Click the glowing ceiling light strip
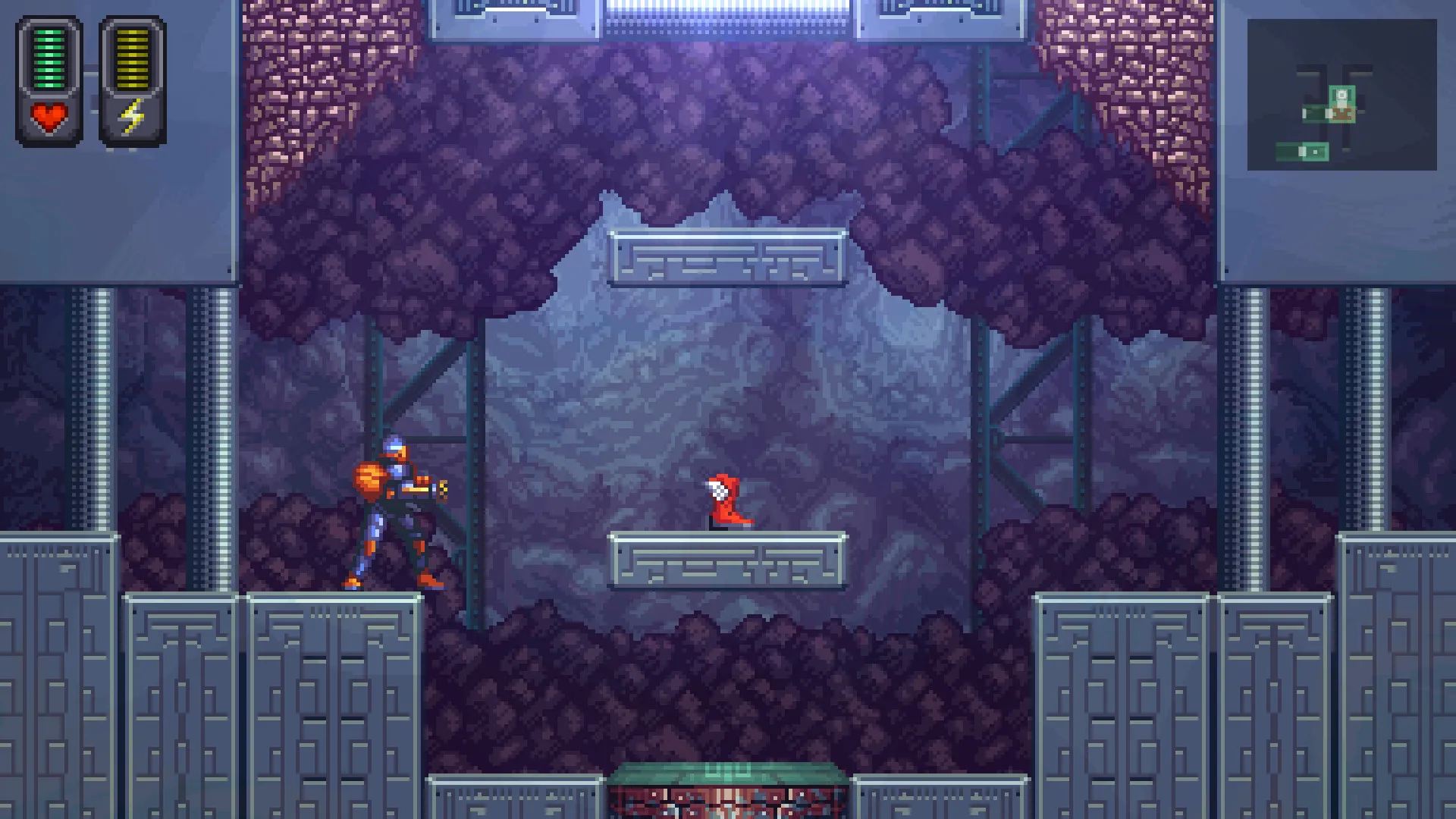Viewport: 1456px width, 819px height. [x=728, y=11]
